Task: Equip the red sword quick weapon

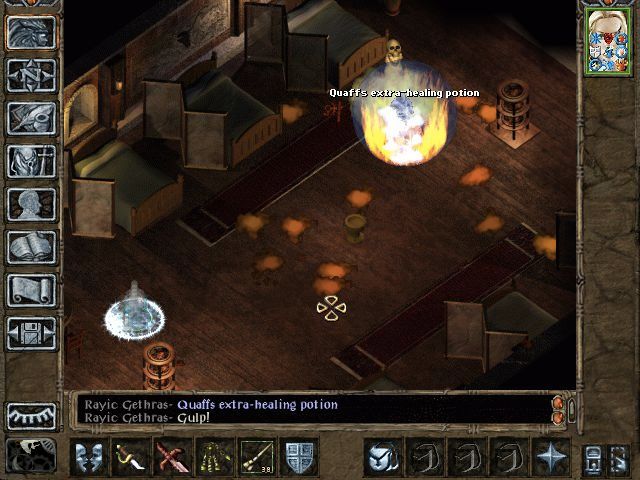Action: 172,457
